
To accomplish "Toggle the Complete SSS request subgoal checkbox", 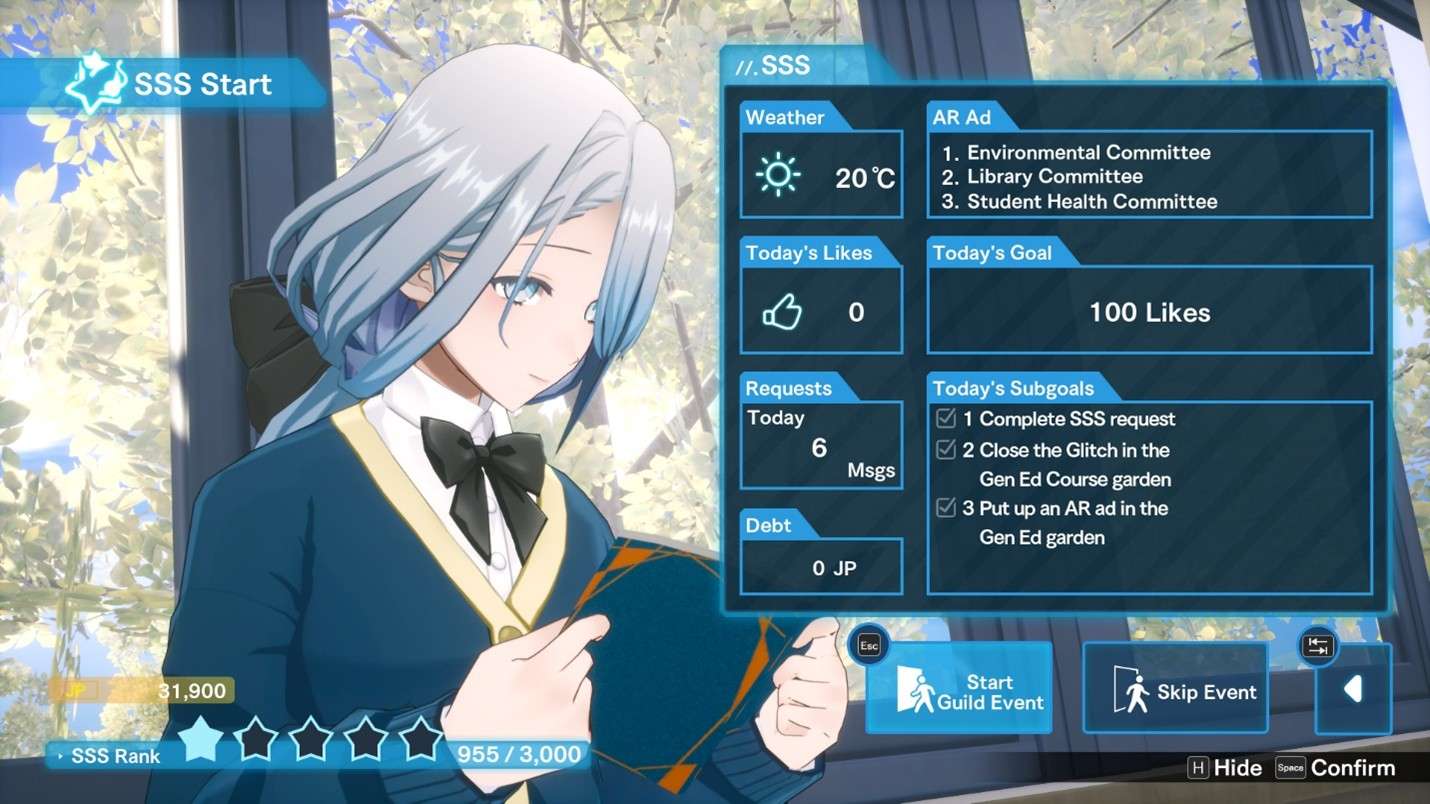I will point(945,418).
